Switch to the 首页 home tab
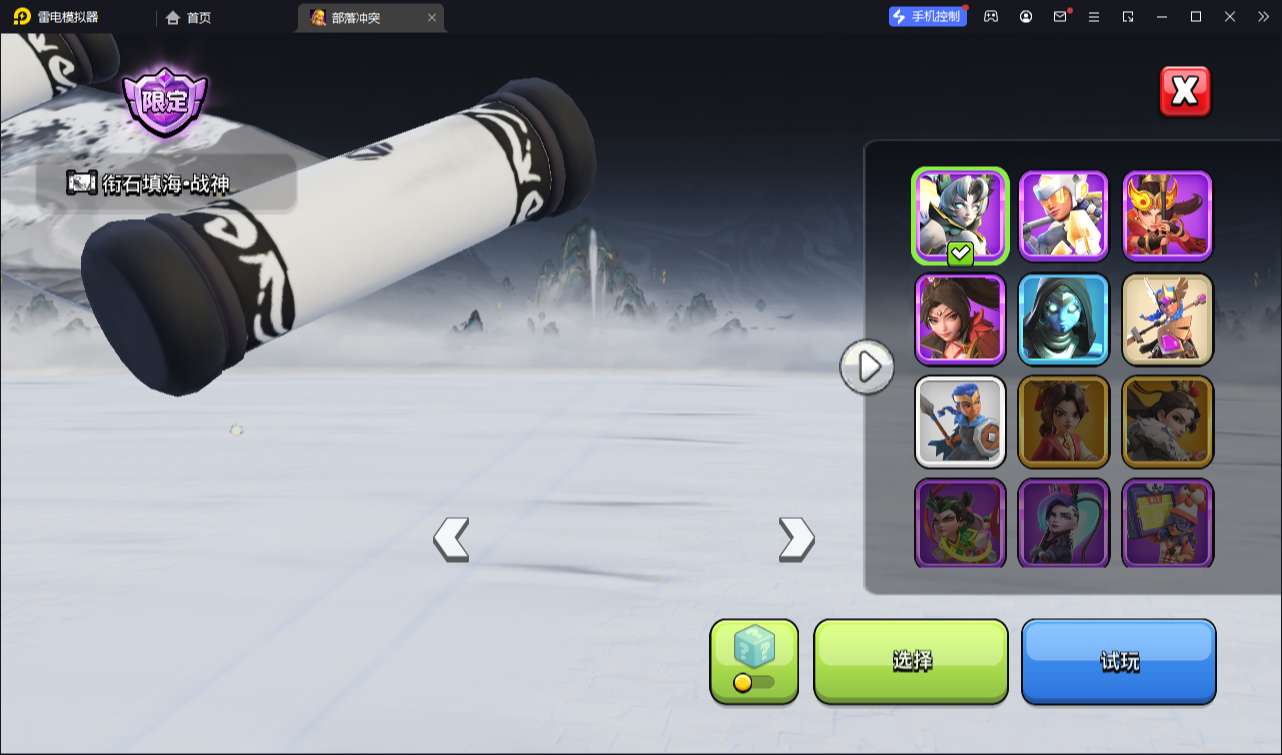 tap(189, 17)
